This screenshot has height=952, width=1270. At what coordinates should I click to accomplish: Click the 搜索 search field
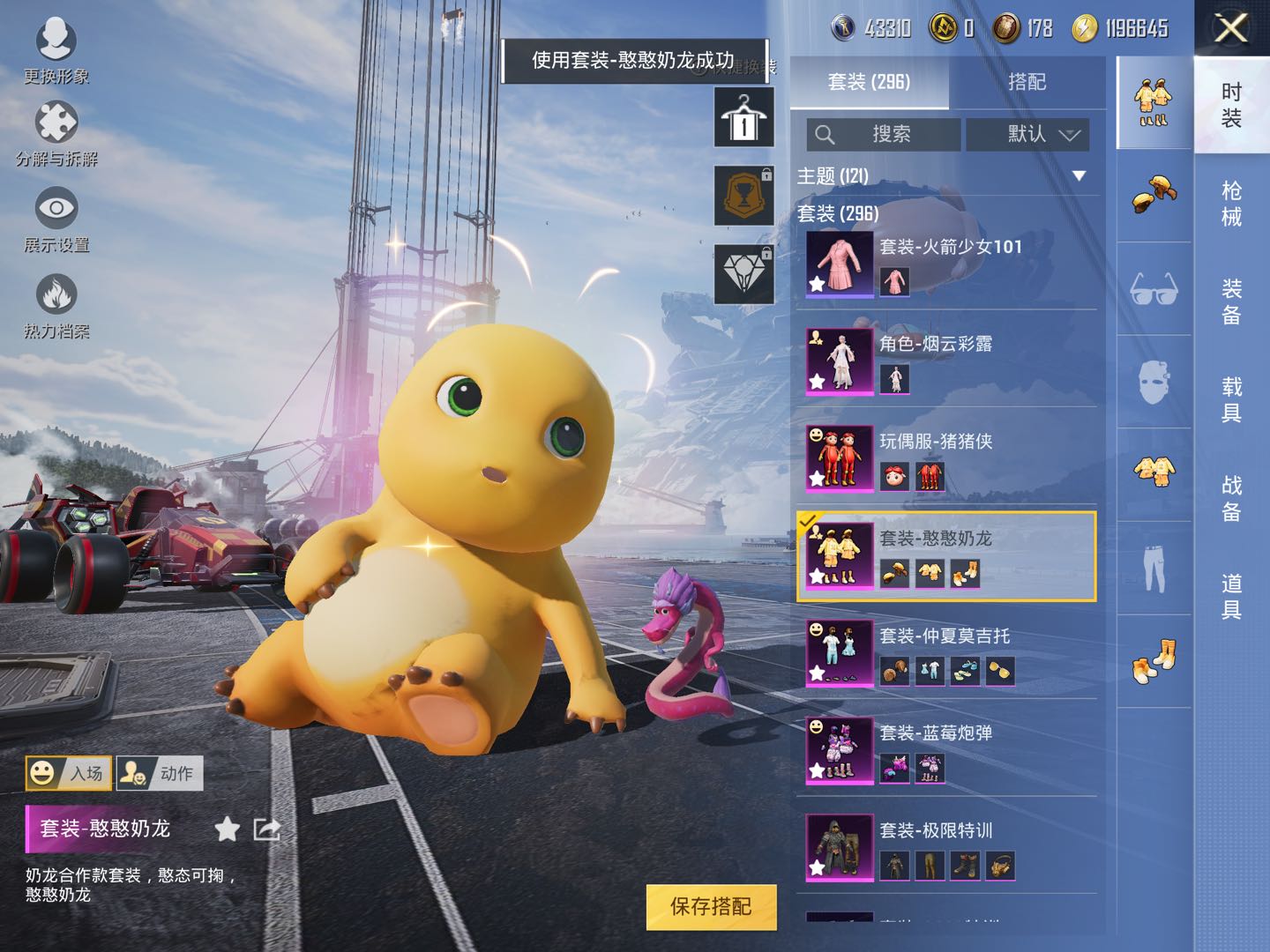click(x=884, y=134)
